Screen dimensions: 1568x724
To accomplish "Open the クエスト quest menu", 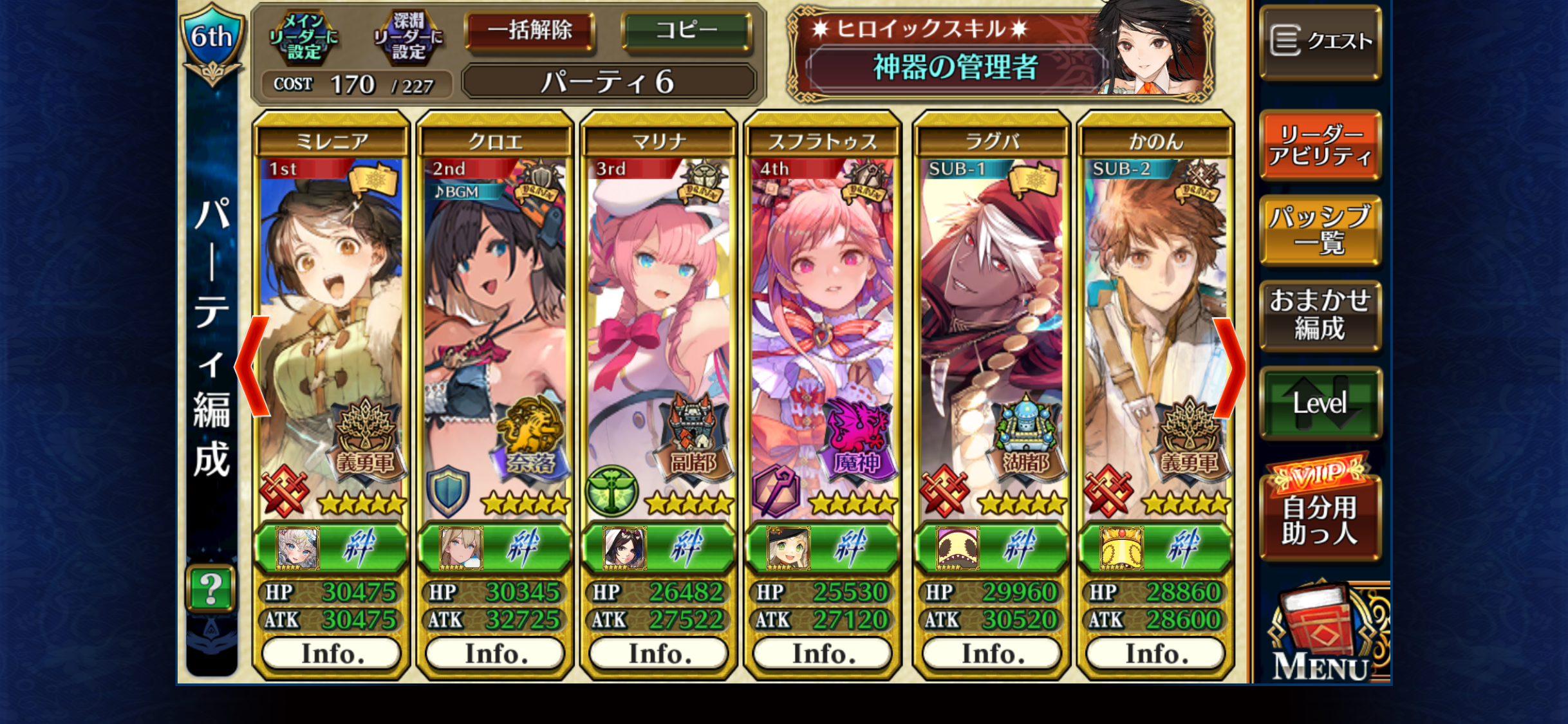I will pyautogui.click(x=1320, y=41).
